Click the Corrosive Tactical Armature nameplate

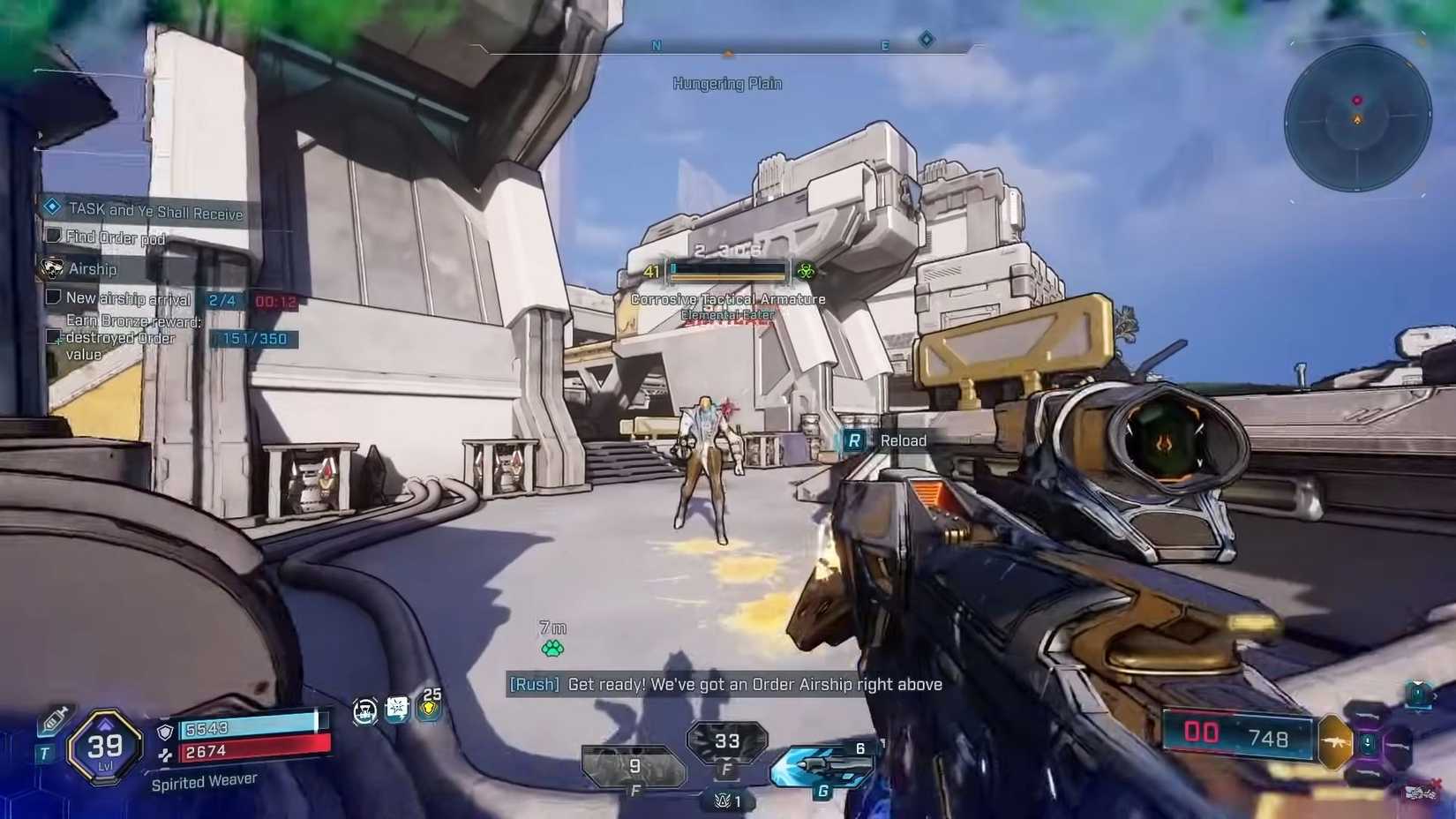[x=728, y=299]
